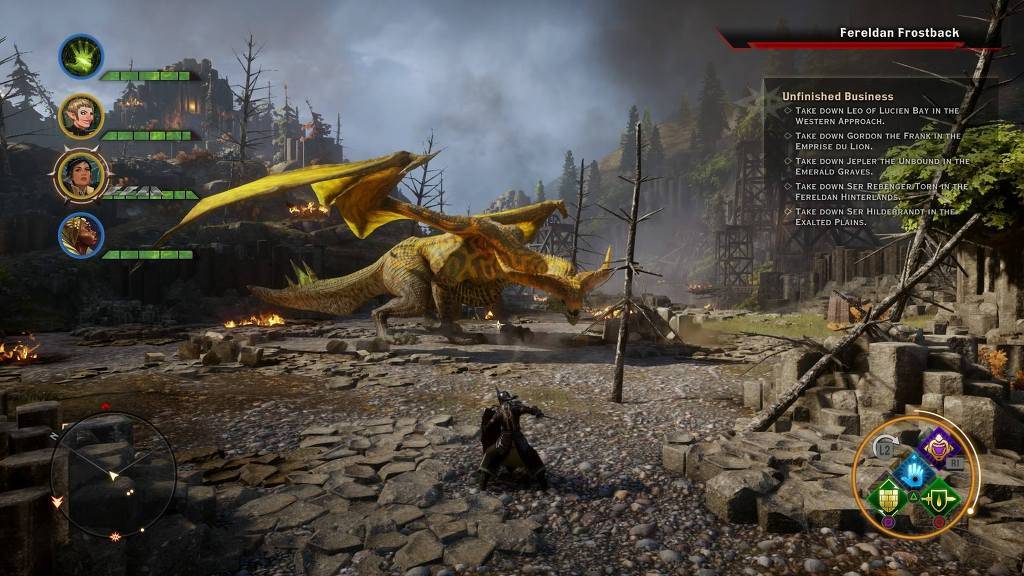
Task: Activate the blue glowing hand ability
Action: (x=912, y=471)
